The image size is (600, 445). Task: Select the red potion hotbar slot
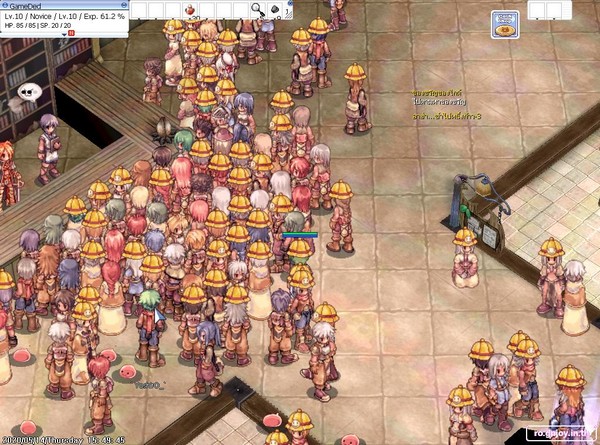191,10
